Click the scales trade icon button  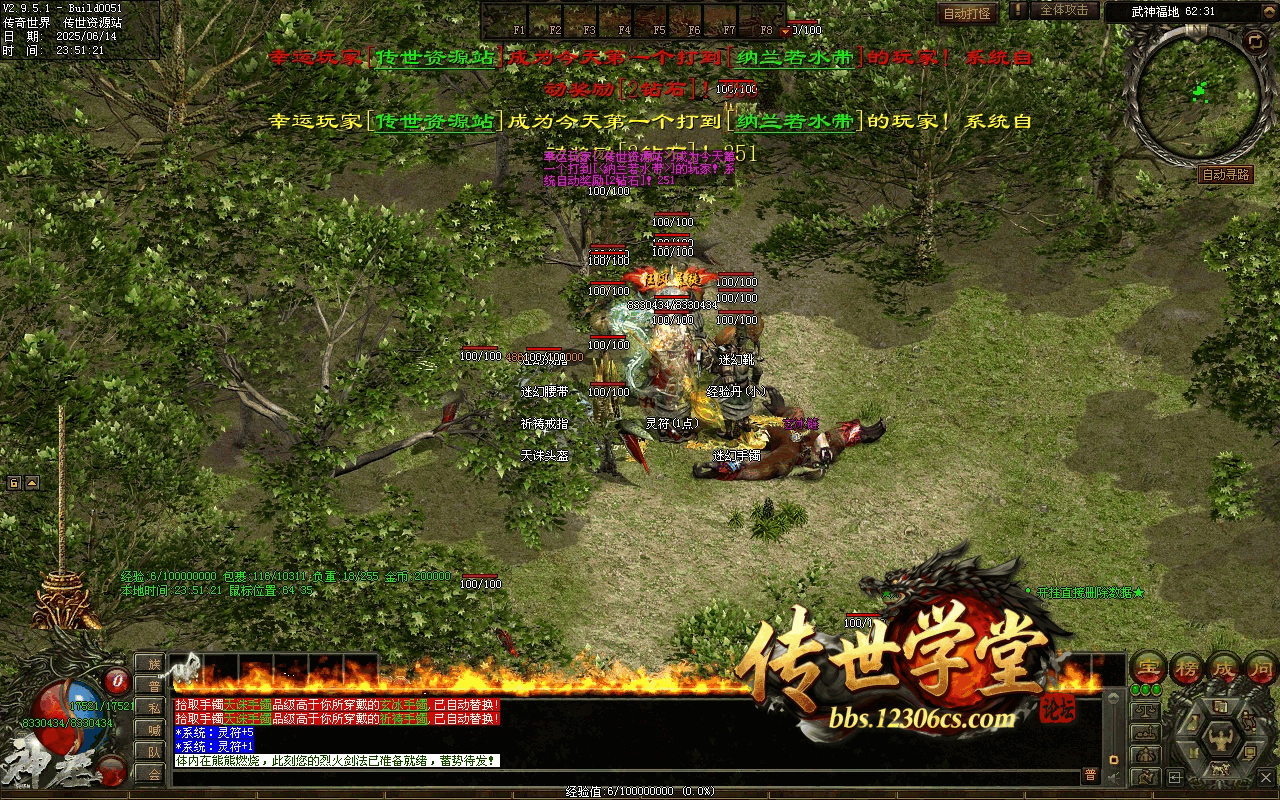[x=1146, y=711]
